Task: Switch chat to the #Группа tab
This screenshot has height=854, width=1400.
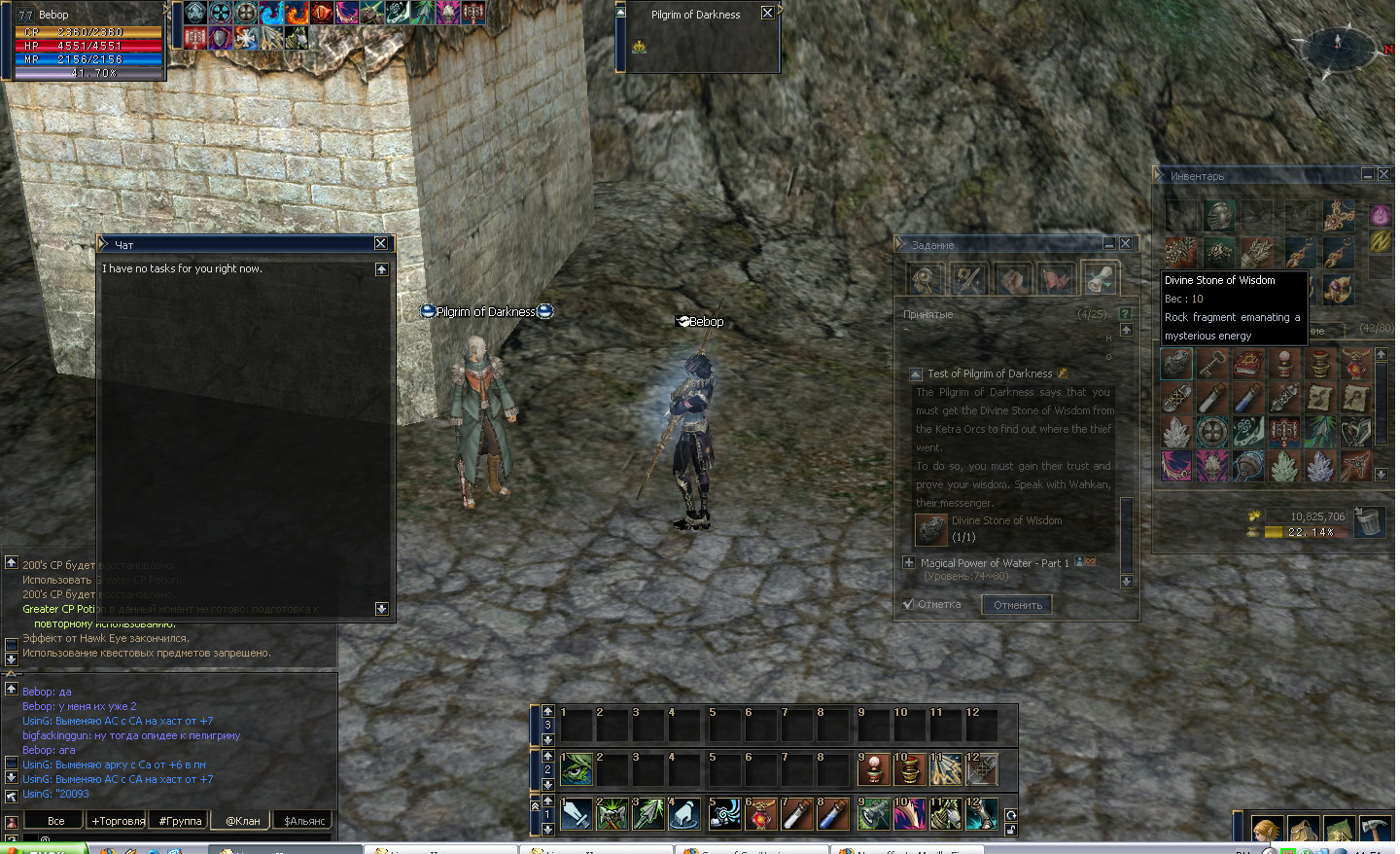Action: pyautogui.click(x=180, y=821)
